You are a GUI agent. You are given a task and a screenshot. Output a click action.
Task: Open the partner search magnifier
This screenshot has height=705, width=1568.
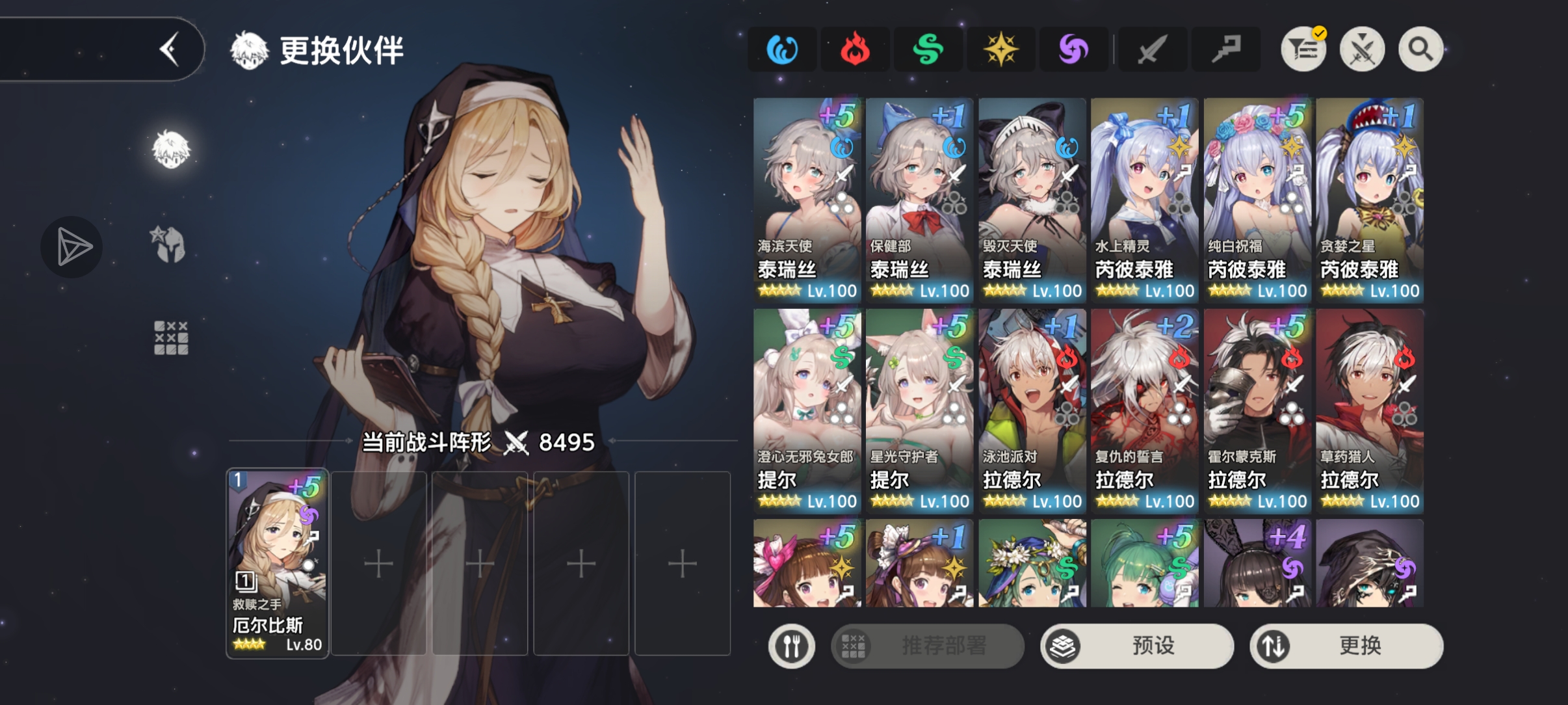tap(1420, 49)
